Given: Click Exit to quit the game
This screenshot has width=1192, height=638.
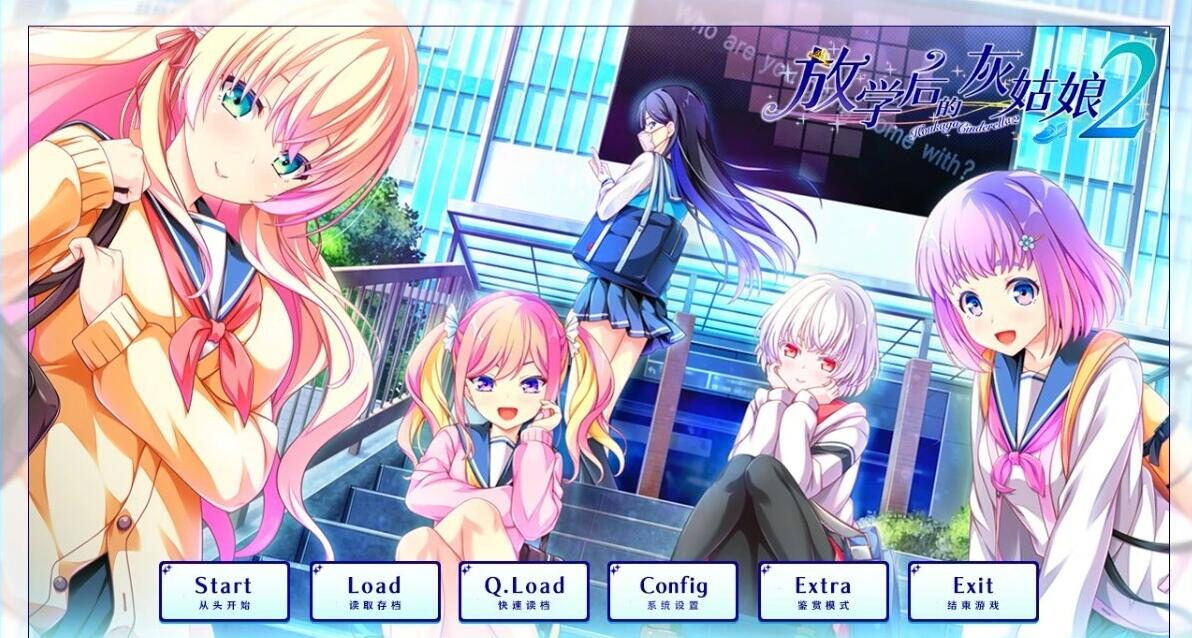Looking at the screenshot, I should coord(973,592).
